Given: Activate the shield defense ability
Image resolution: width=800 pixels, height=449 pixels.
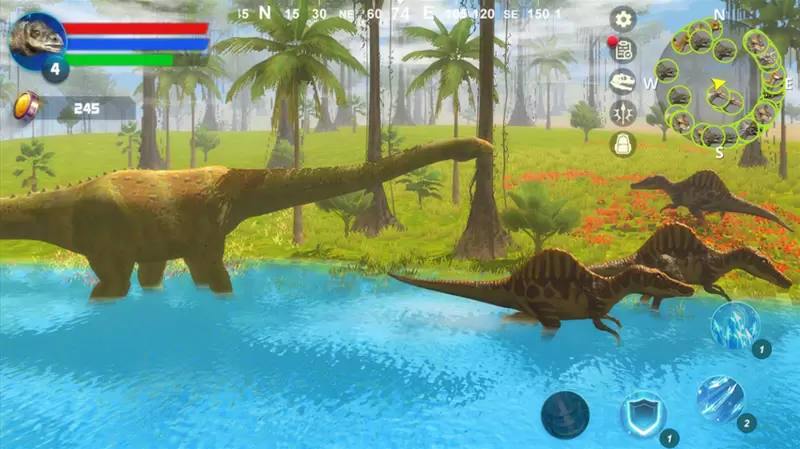Looking at the screenshot, I should coord(641,412).
